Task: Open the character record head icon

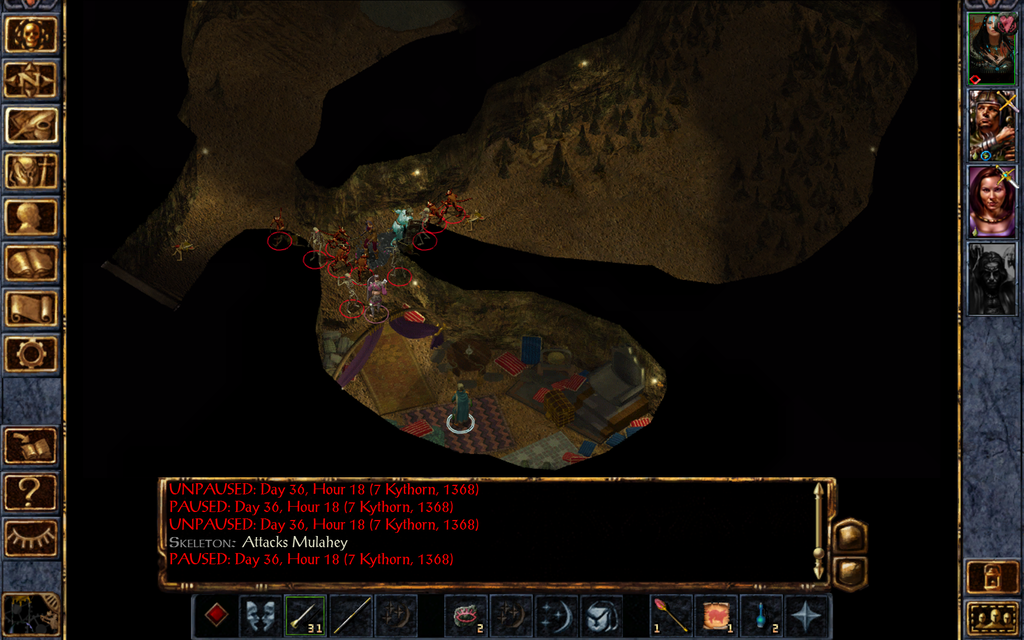Action: click(x=31, y=217)
